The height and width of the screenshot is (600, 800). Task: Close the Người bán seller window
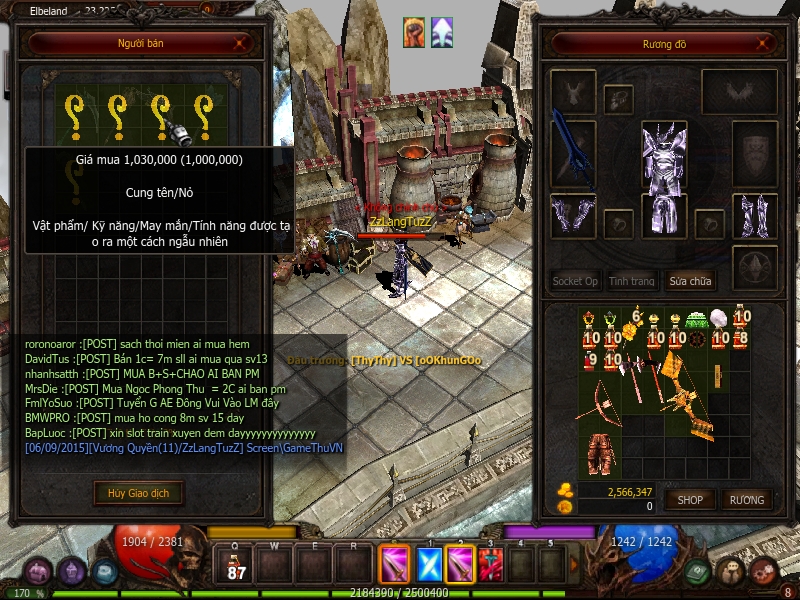[239, 43]
